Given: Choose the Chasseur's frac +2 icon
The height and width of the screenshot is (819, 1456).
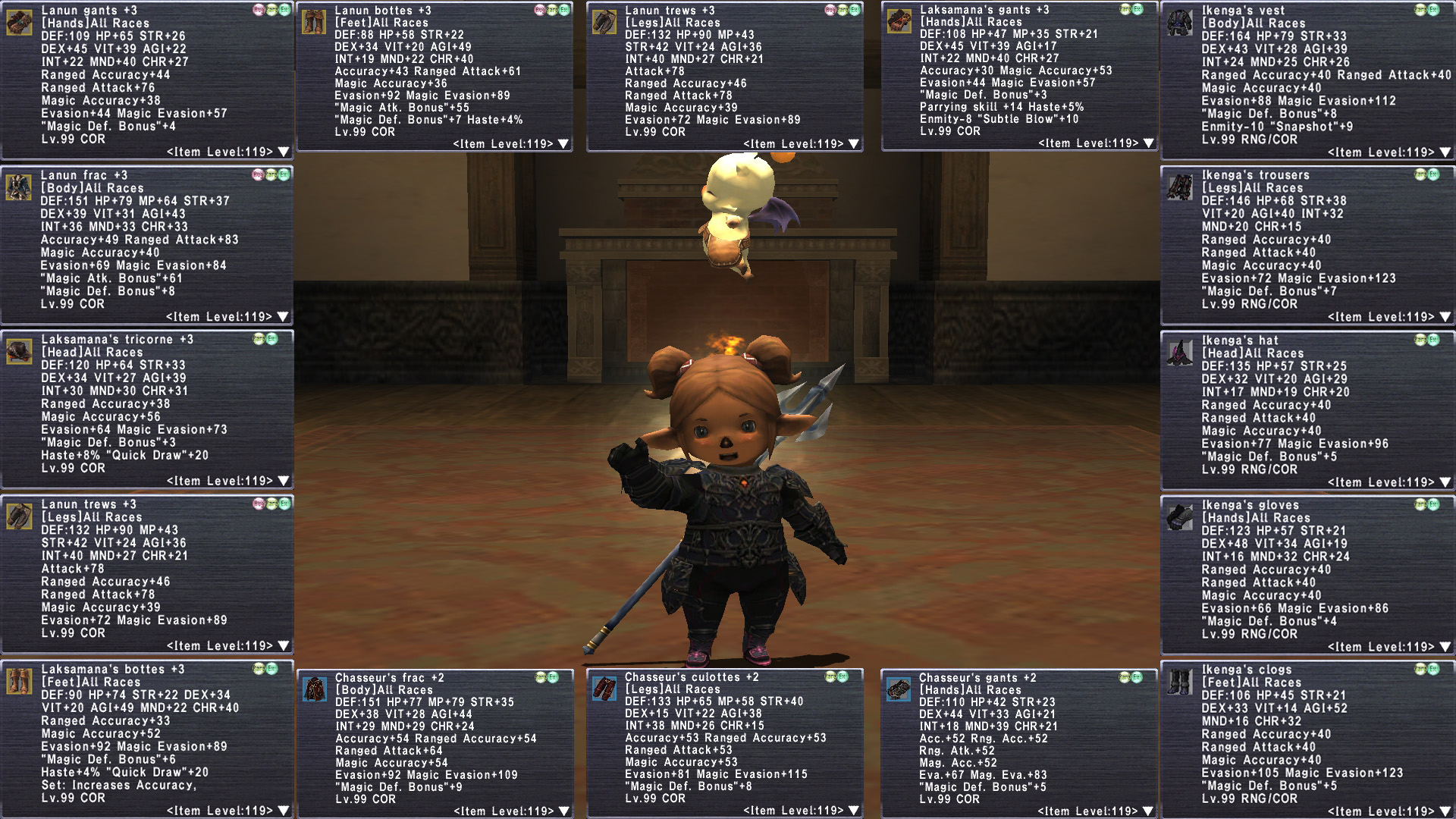Looking at the screenshot, I should (x=314, y=689).
